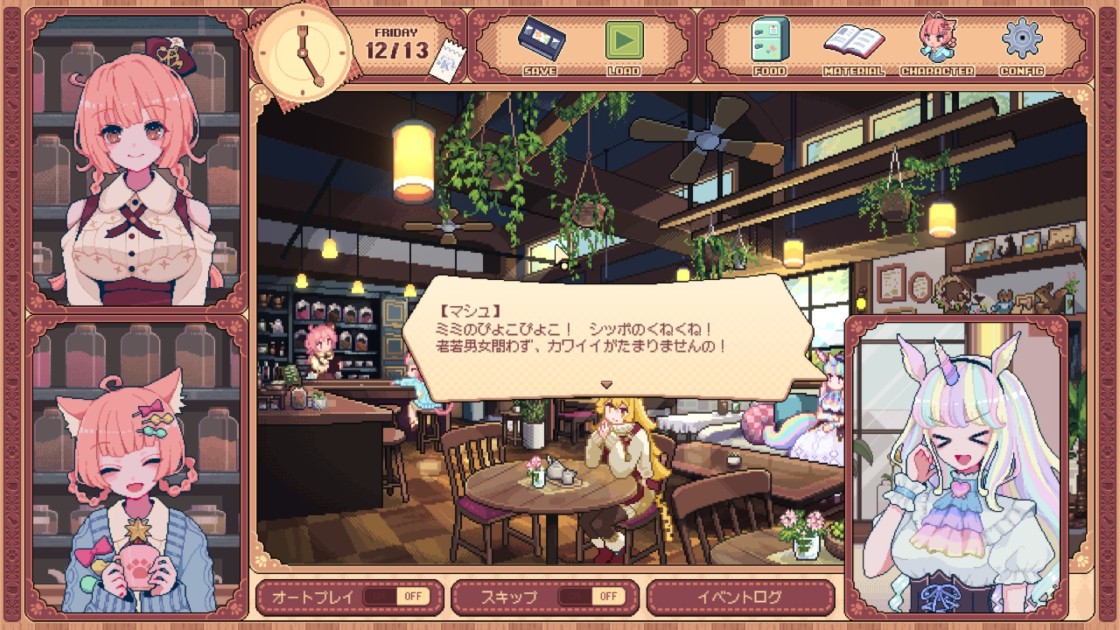Advance dialogue with the small down arrow
The height and width of the screenshot is (630, 1120).
coord(605,384)
